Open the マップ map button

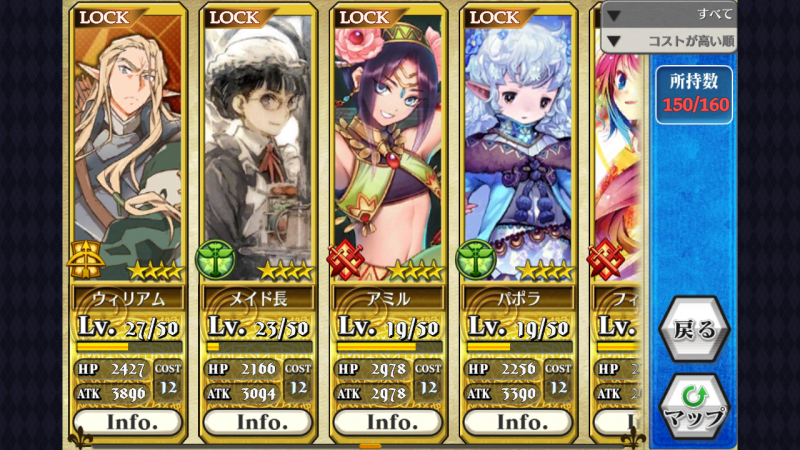693,407
